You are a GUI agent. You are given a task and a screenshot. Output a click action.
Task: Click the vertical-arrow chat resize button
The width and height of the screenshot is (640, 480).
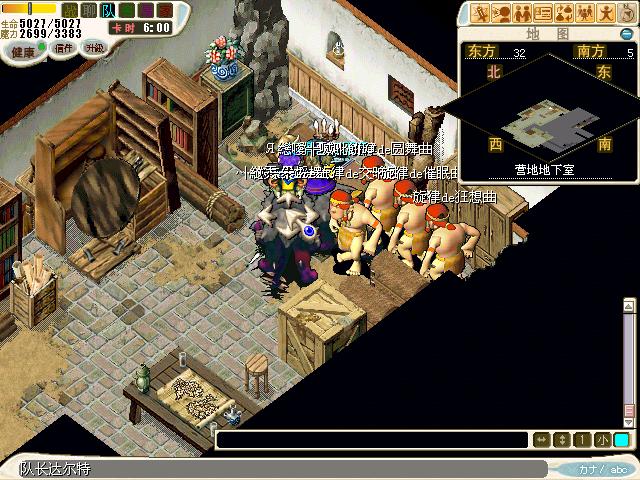(x=561, y=439)
